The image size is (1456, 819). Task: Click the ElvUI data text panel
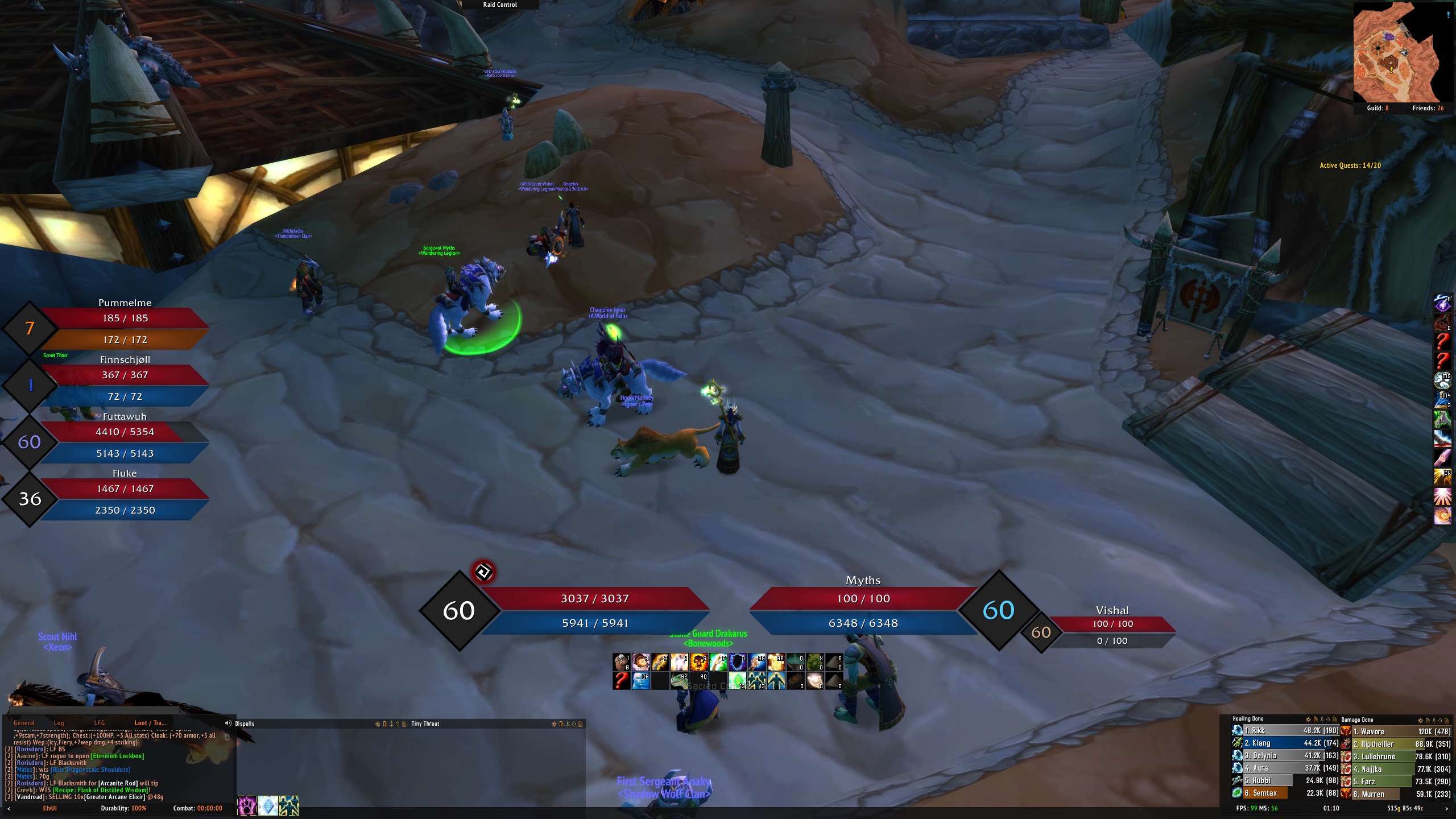click(x=49, y=808)
